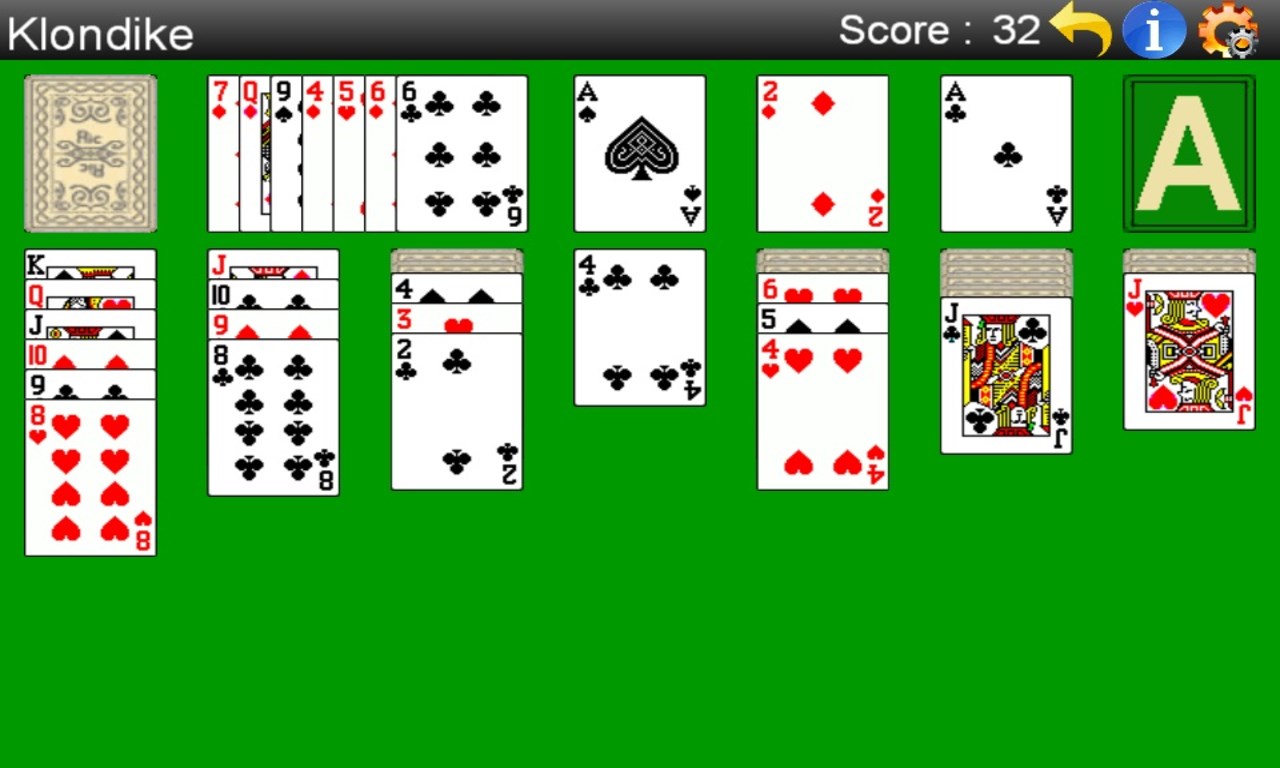
Task: Select the 2 of diamonds foundation pile
Action: pos(822,153)
